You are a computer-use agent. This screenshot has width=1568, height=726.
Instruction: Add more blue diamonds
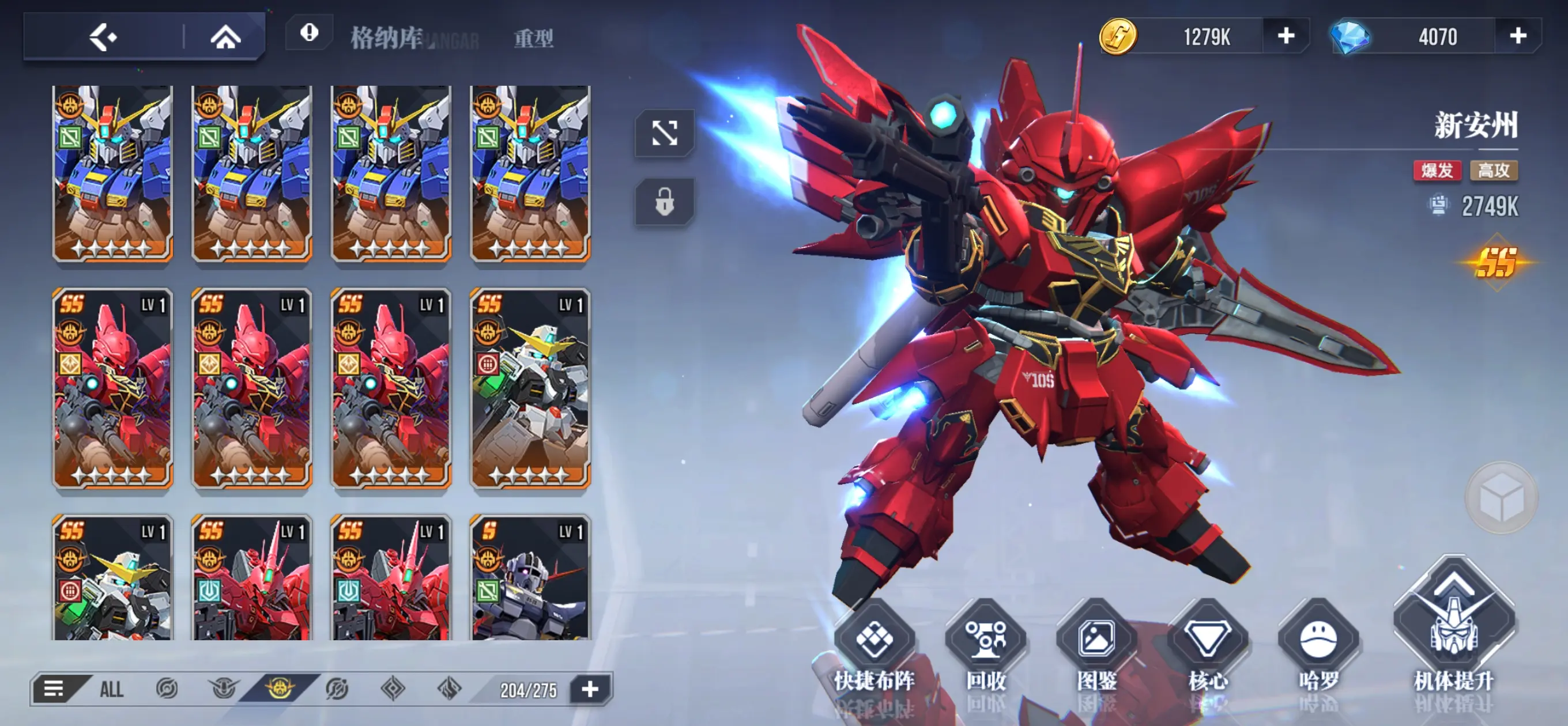click(1517, 36)
